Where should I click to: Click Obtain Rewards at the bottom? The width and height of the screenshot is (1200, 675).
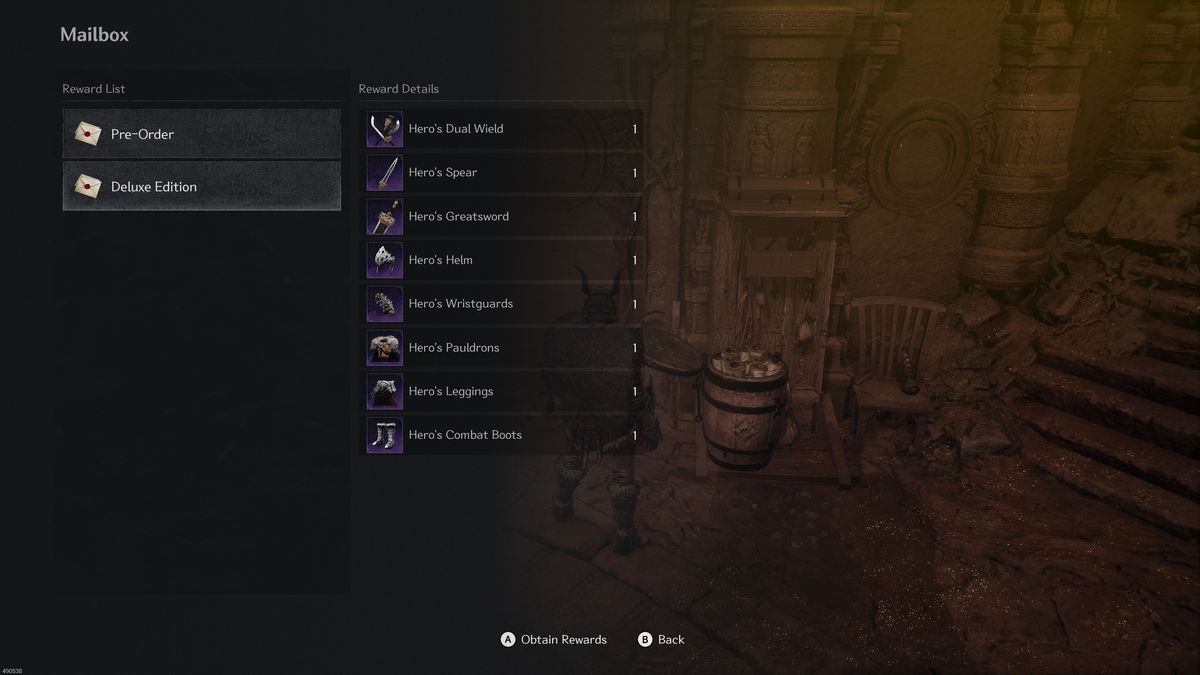coord(554,640)
